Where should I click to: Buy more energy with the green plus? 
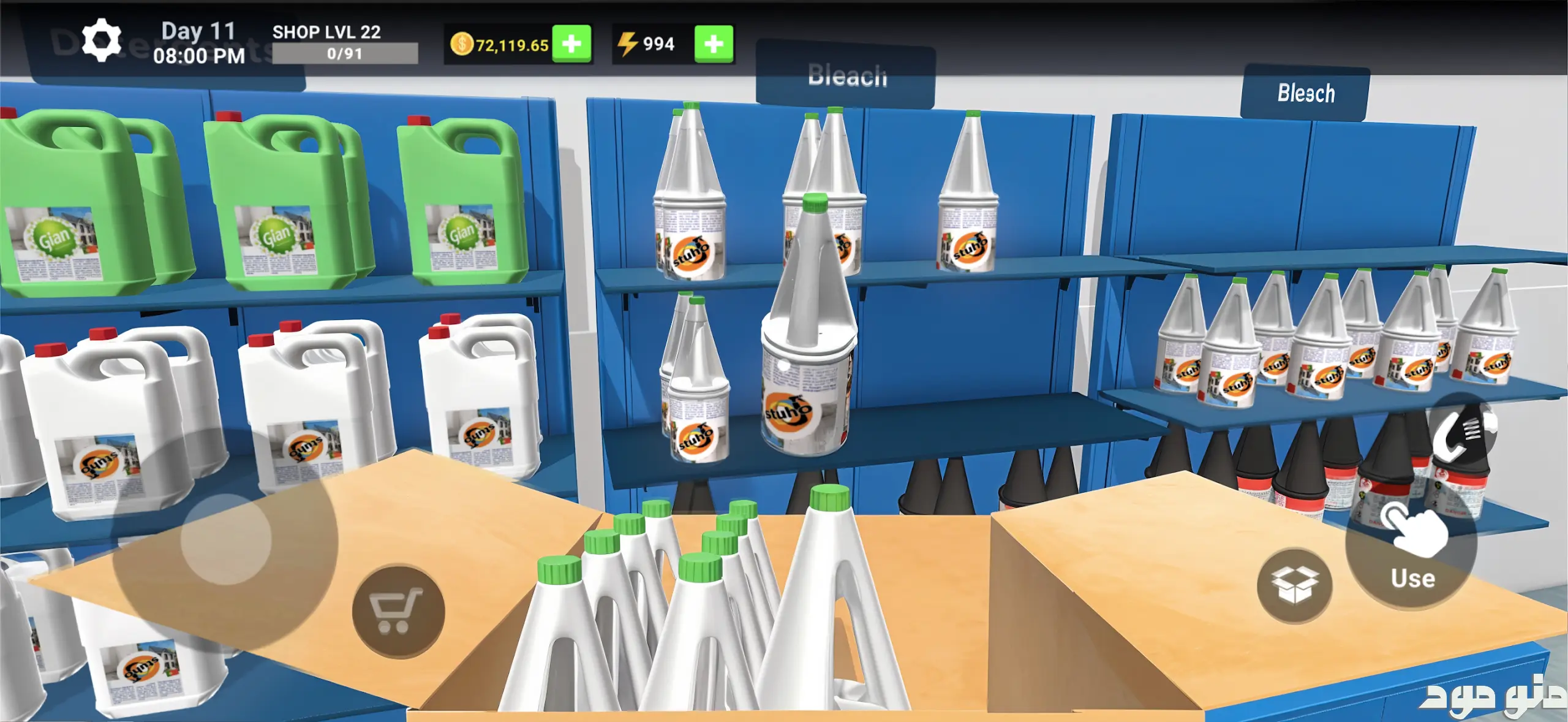point(714,44)
